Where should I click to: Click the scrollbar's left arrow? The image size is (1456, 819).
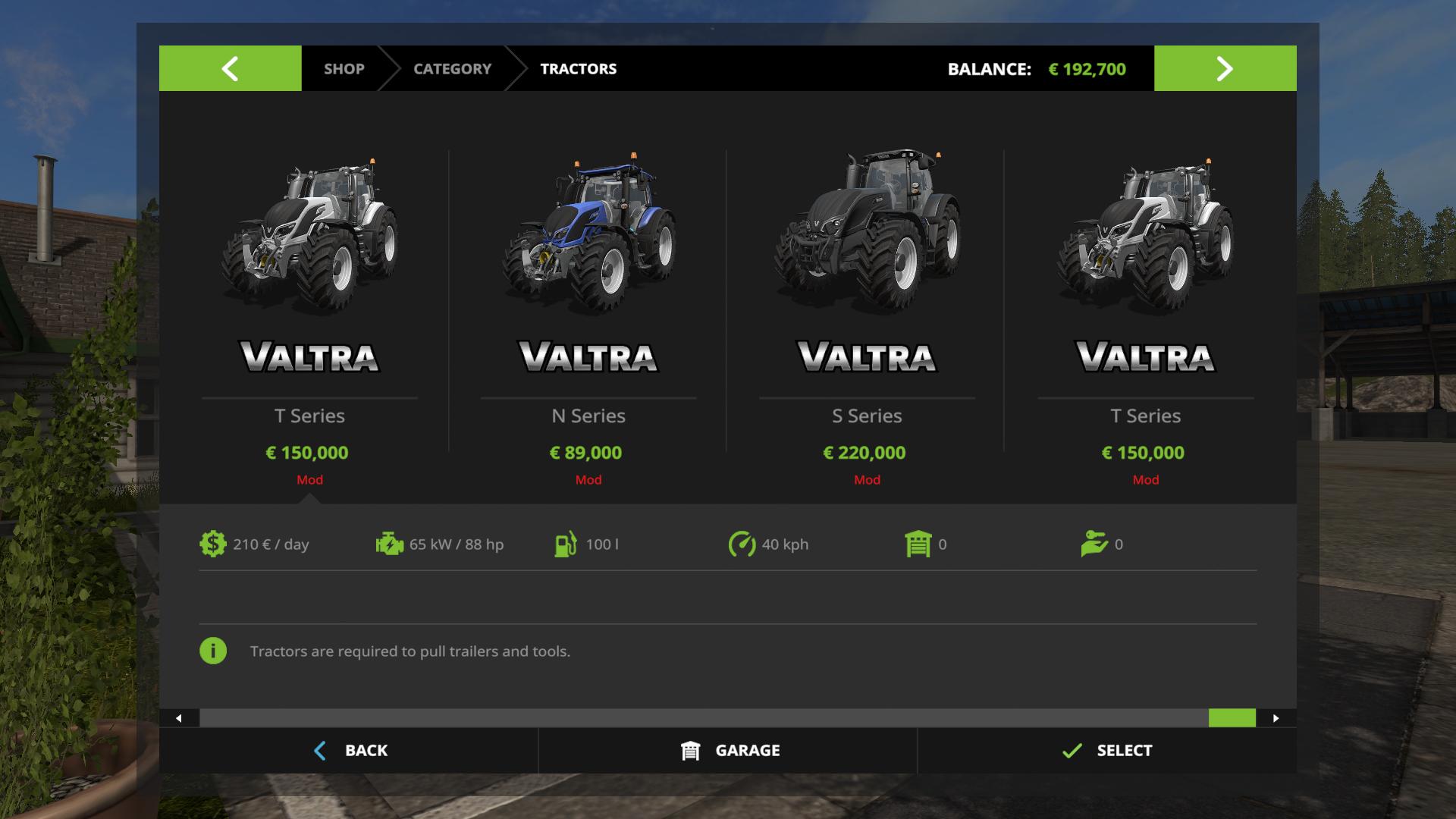[x=179, y=718]
